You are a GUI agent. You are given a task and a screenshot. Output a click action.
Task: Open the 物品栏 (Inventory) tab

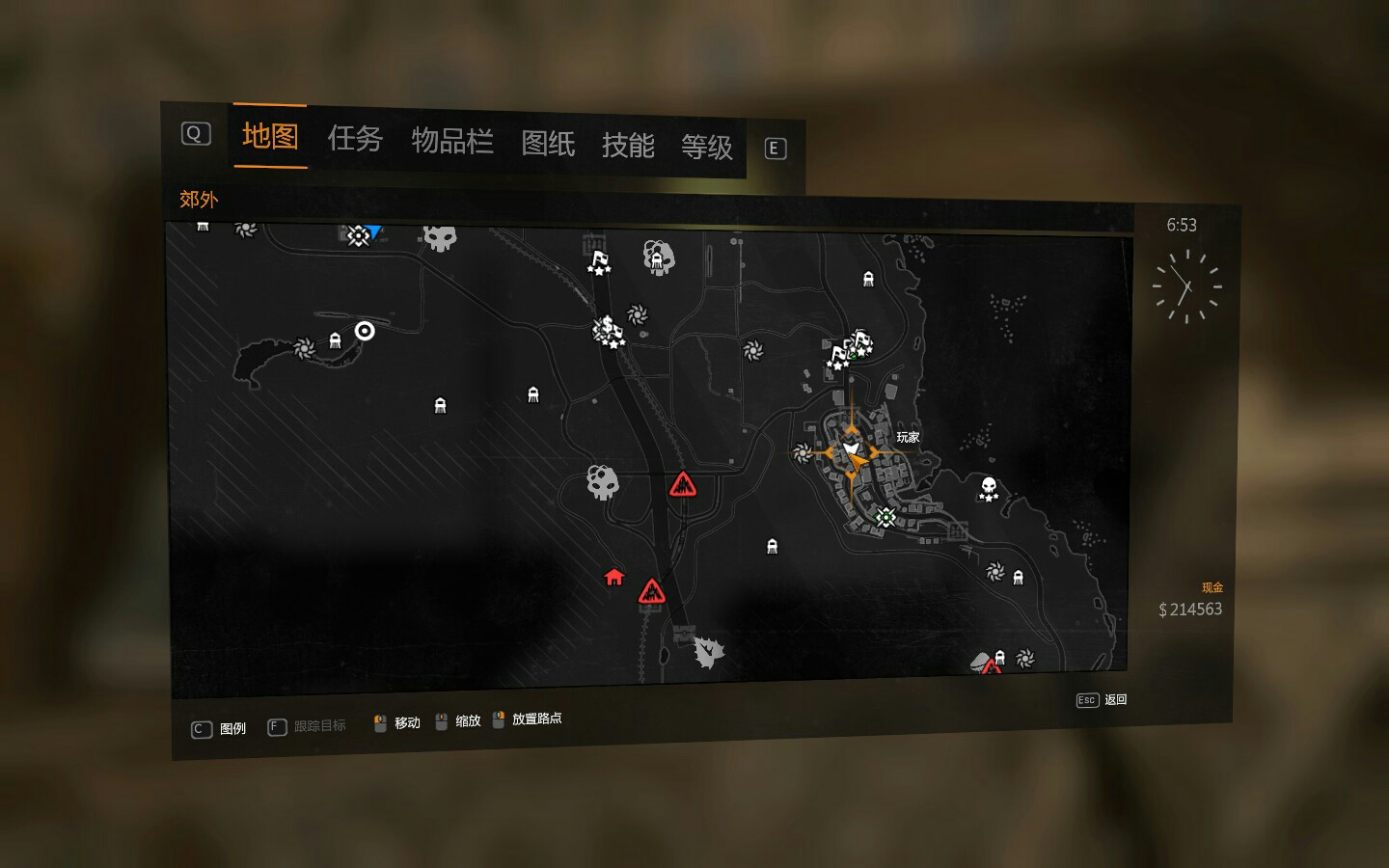click(x=452, y=142)
